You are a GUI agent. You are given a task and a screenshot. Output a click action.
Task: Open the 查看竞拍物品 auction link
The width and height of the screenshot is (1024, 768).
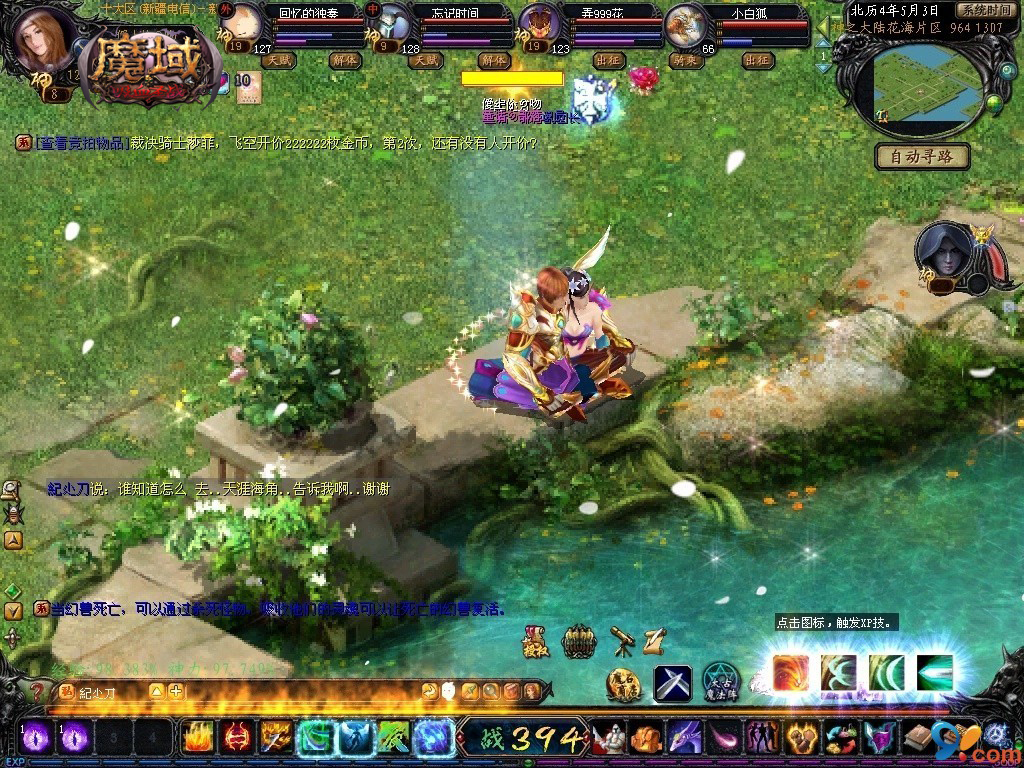pos(82,143)
